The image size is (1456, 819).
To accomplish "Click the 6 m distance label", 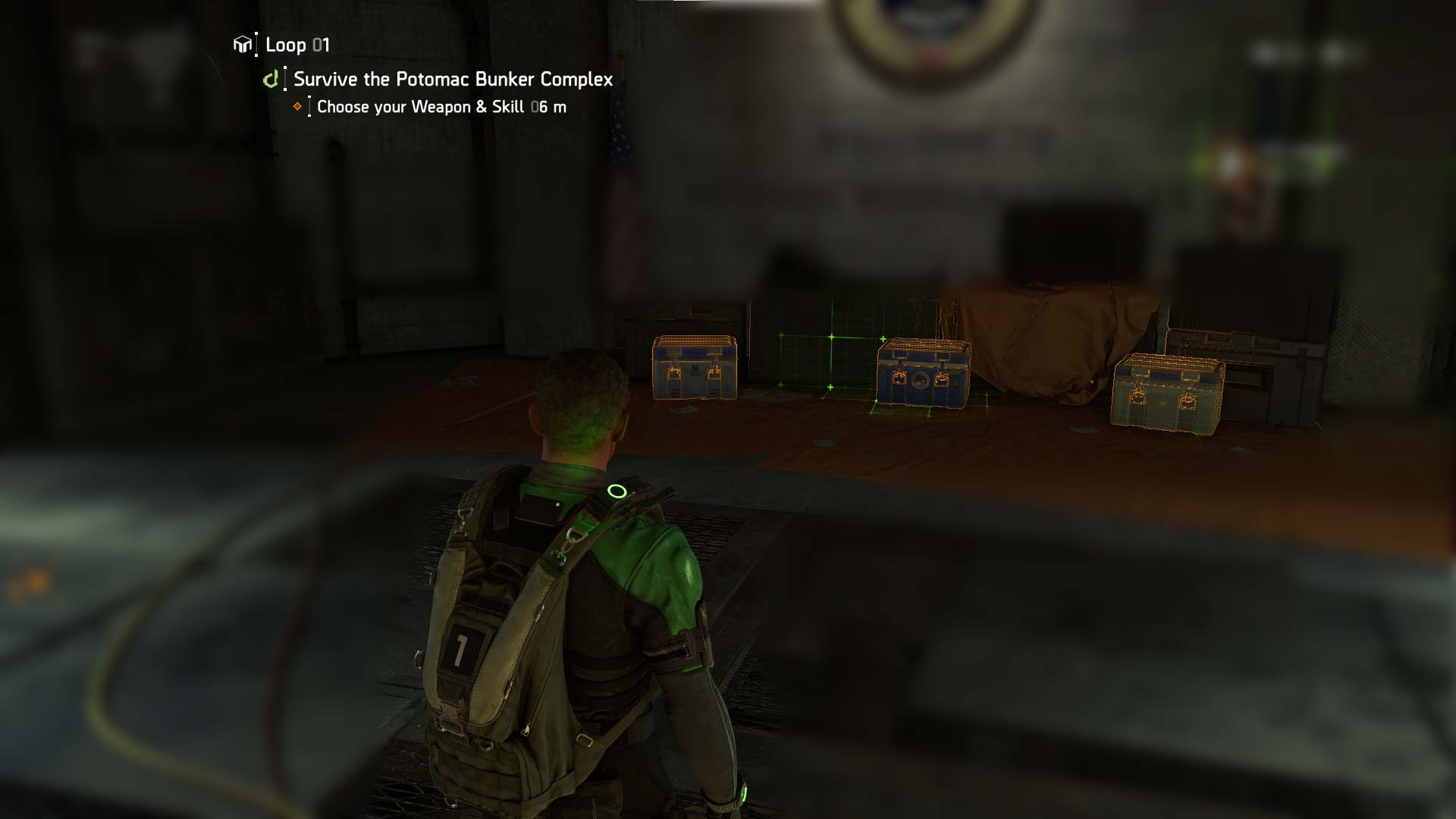I will pyautogui.click(x=551, y=108).
